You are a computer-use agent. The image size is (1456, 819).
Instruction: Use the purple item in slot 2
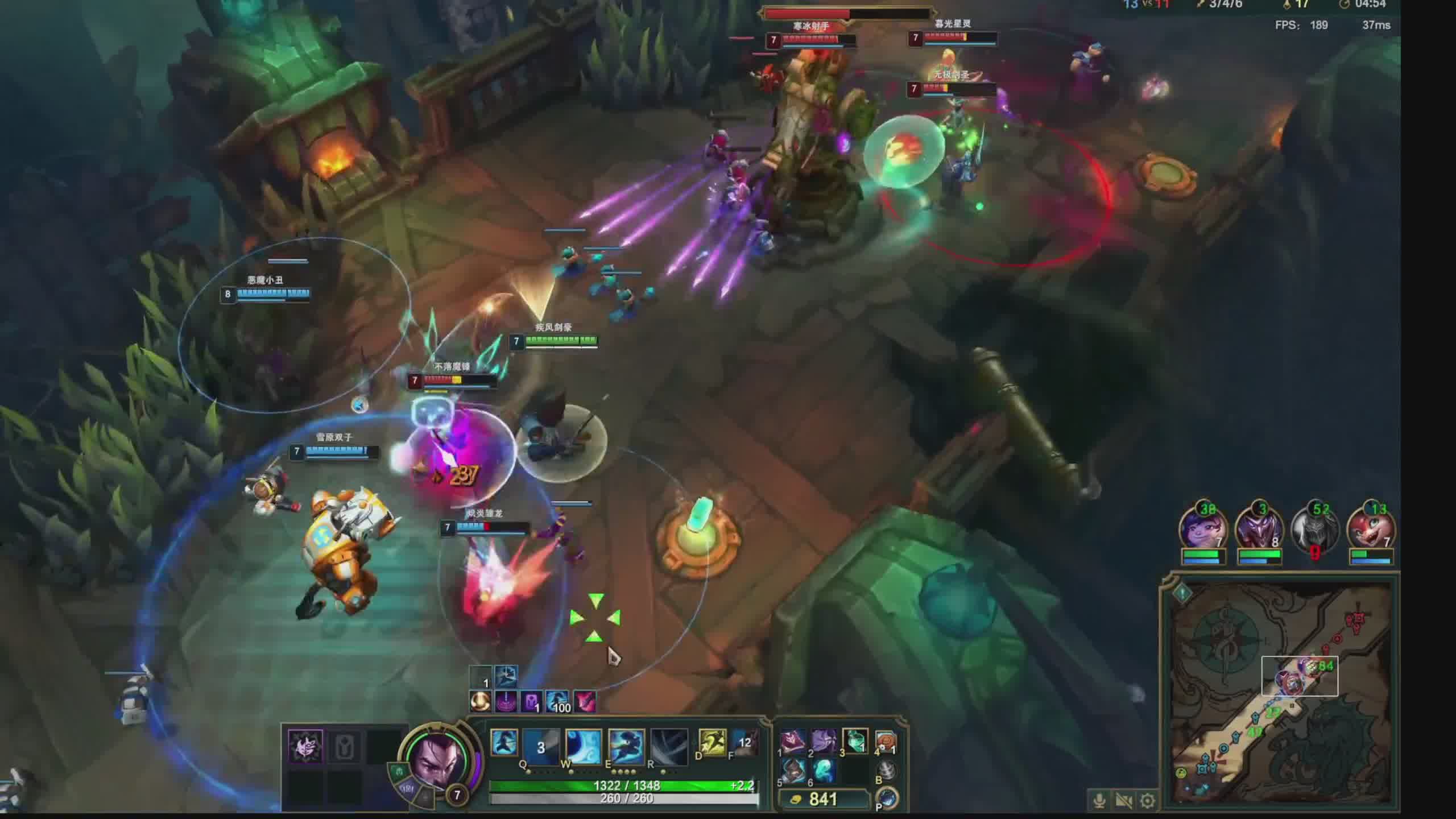pos(823,741)
